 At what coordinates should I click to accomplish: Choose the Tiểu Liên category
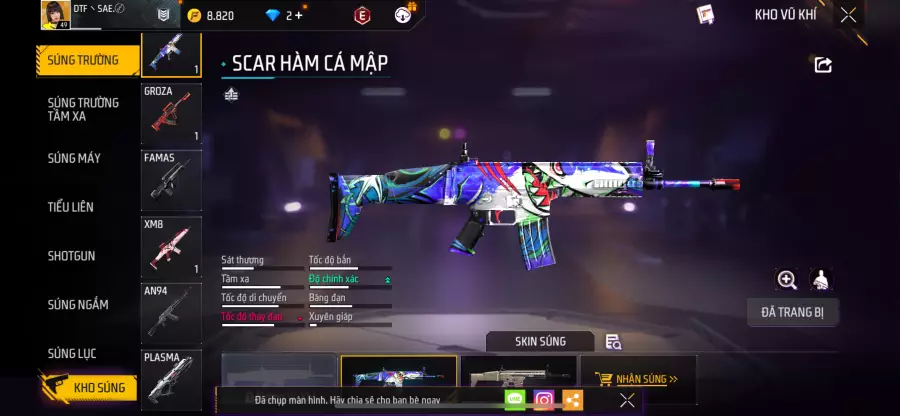[x=71, y=207]
